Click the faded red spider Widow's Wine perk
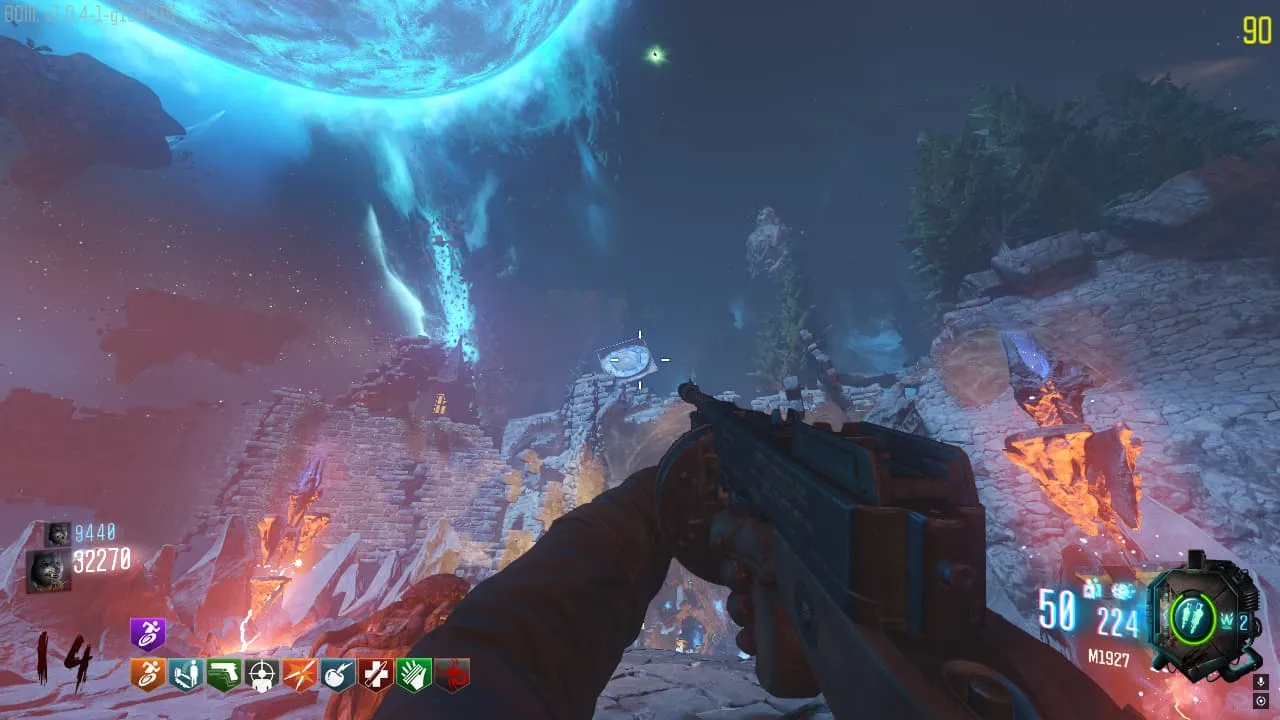 coord(451,675)
